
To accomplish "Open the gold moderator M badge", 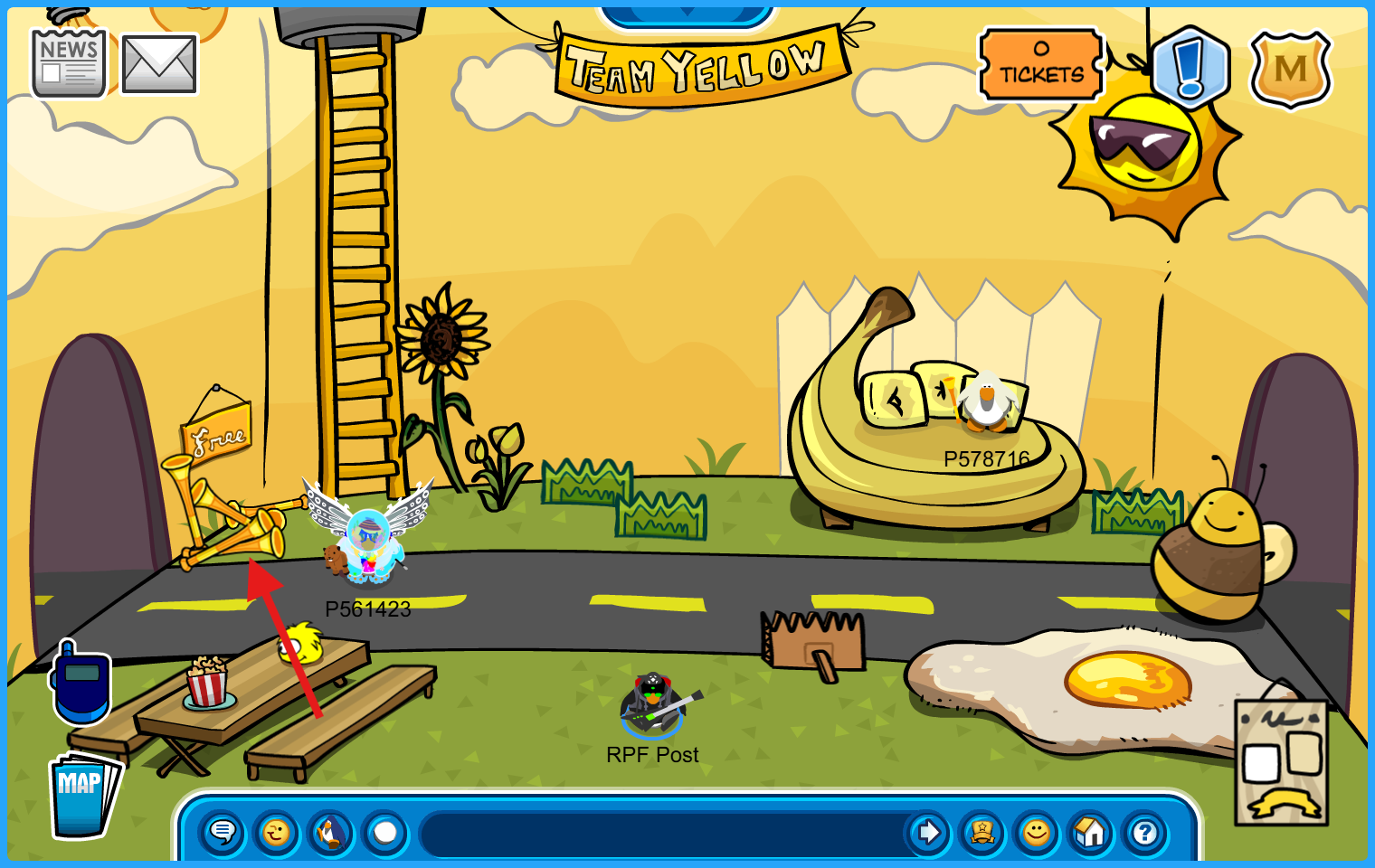I will pyautogui.click(x=1291, y=69).
